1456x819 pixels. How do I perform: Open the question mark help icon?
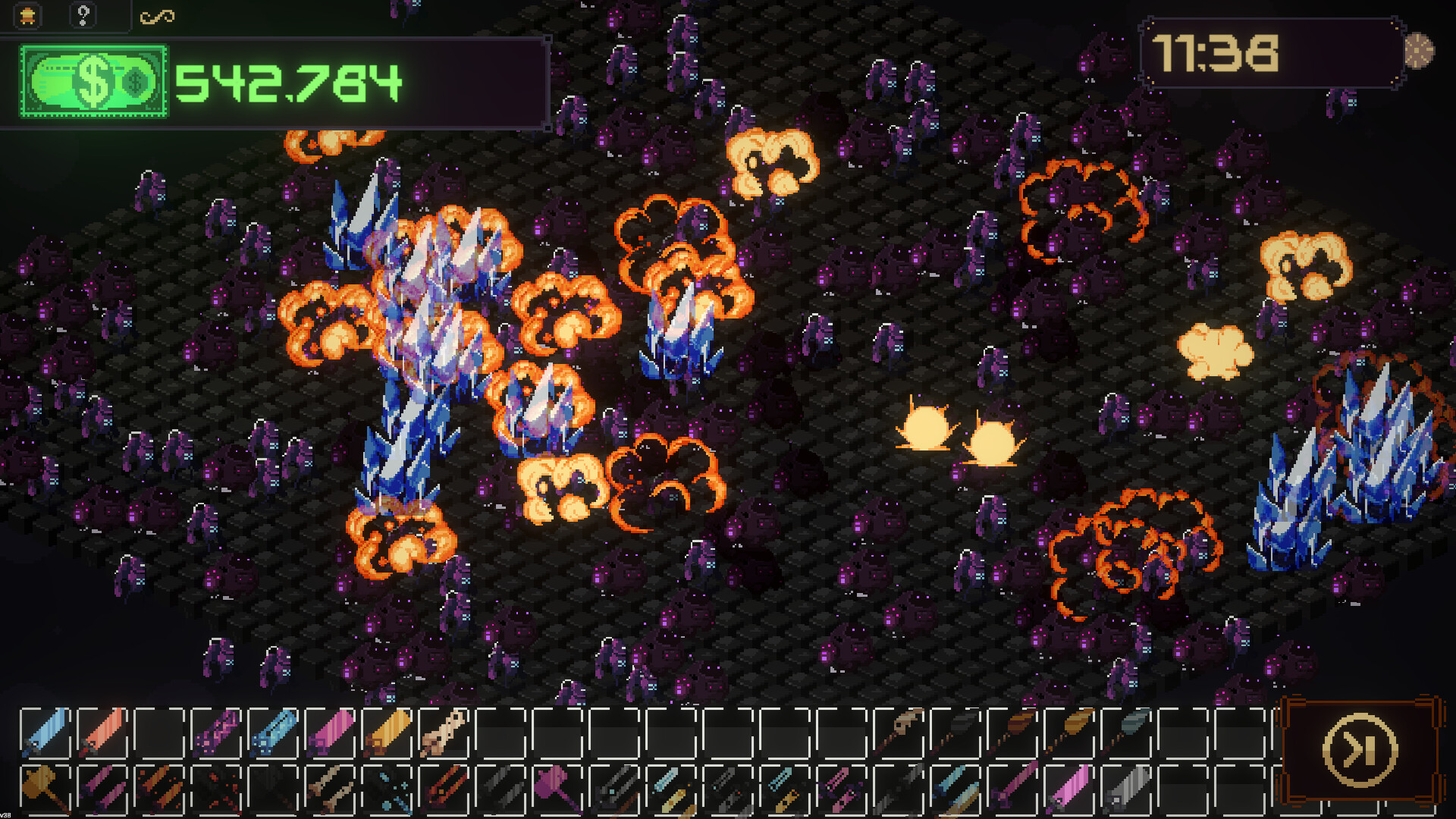(x=83, y=15)
